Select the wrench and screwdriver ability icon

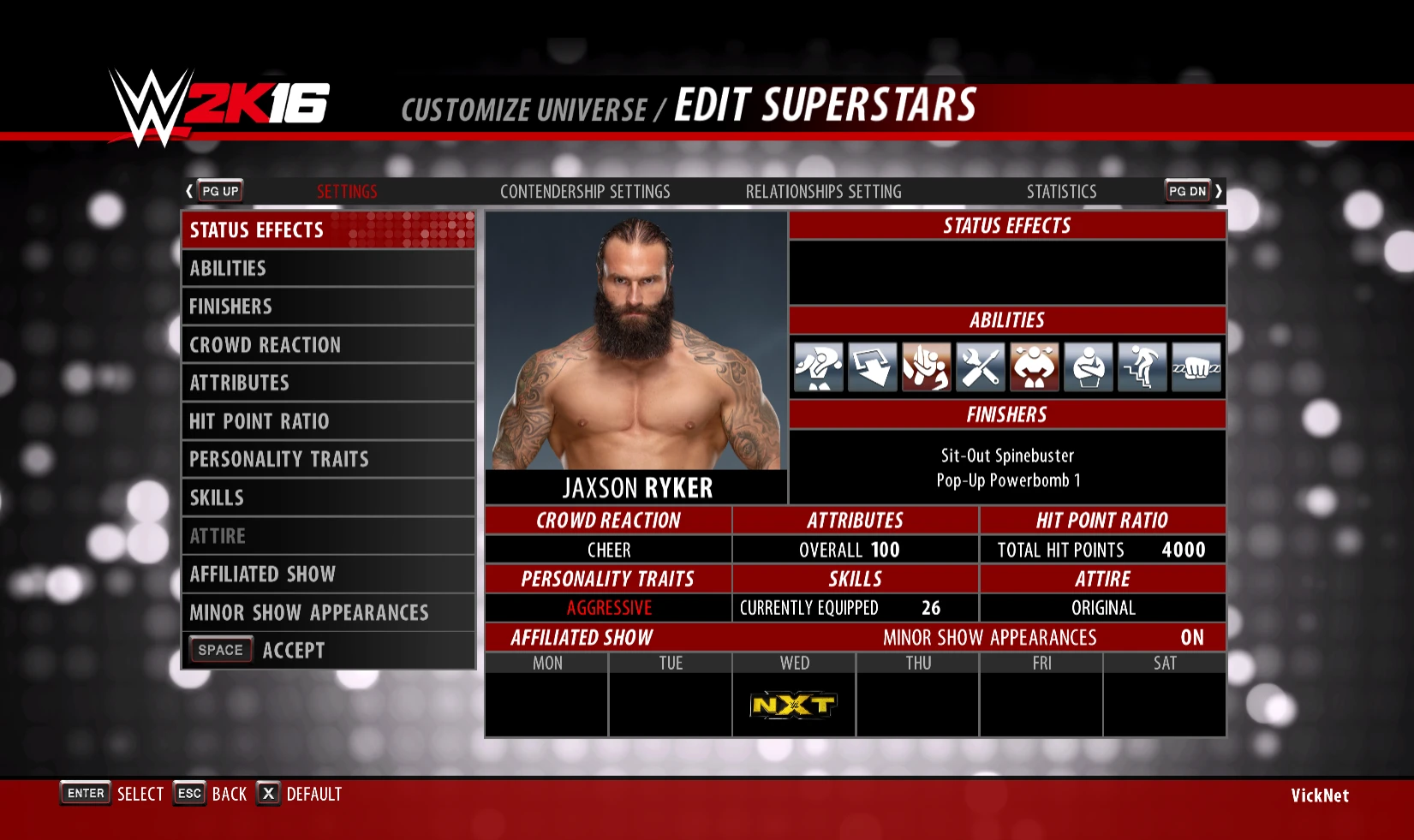pos(981,366)
